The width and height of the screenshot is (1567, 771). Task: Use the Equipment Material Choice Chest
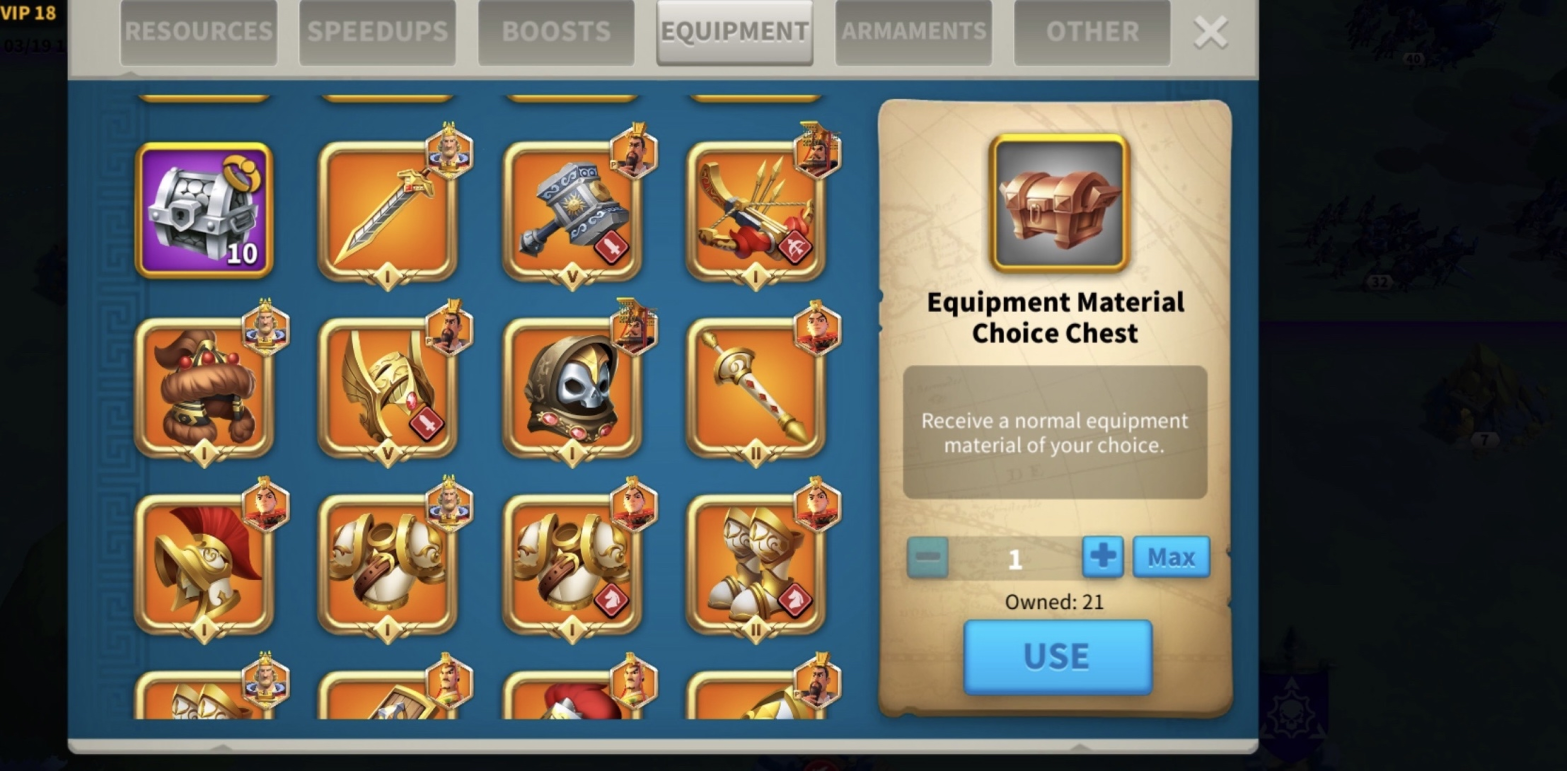click(1057, 656)
